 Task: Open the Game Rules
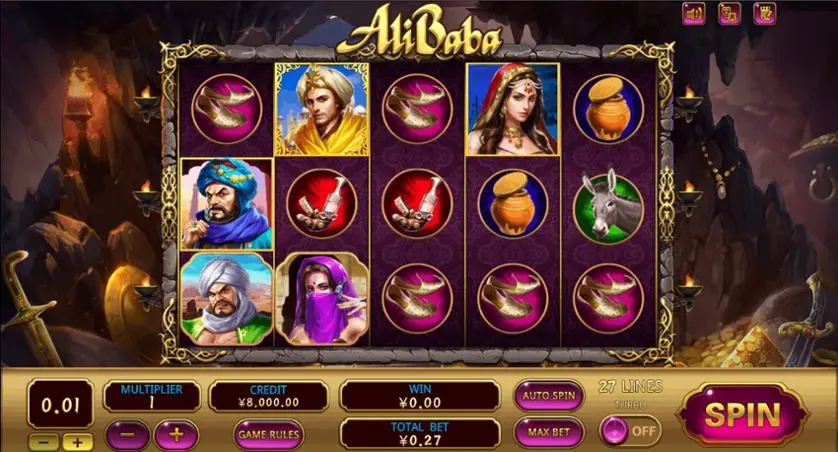click(x=269, y=434)
